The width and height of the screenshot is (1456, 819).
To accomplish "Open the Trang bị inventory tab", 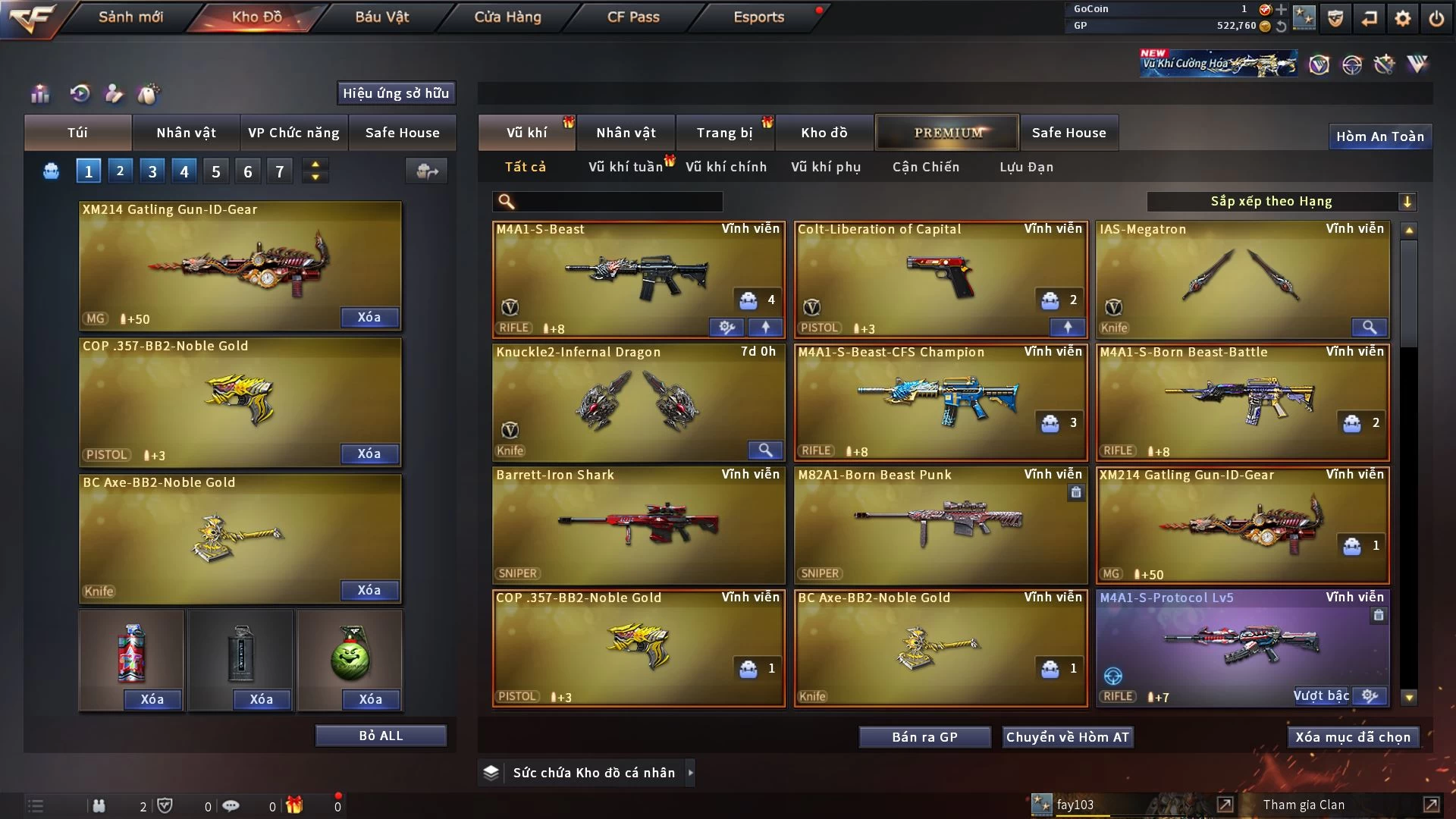I will coord(724,133).
